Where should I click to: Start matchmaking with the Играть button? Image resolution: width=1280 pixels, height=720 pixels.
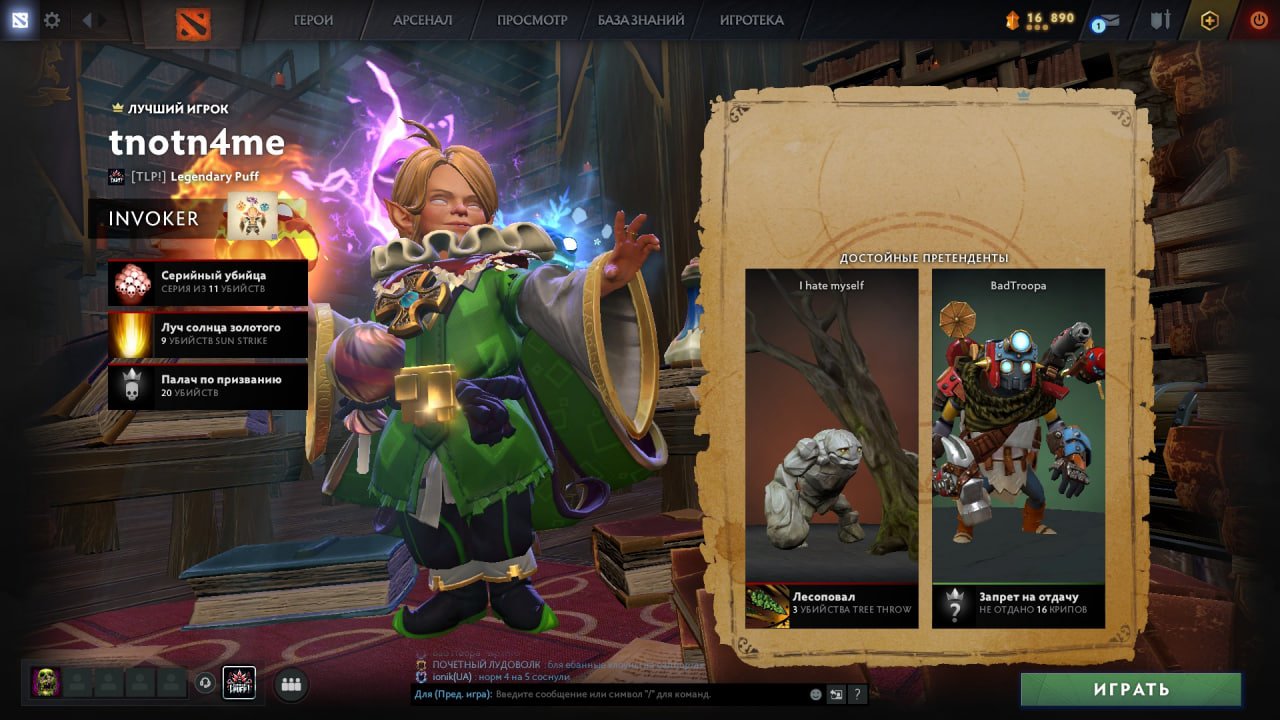tap(1131, 689)
